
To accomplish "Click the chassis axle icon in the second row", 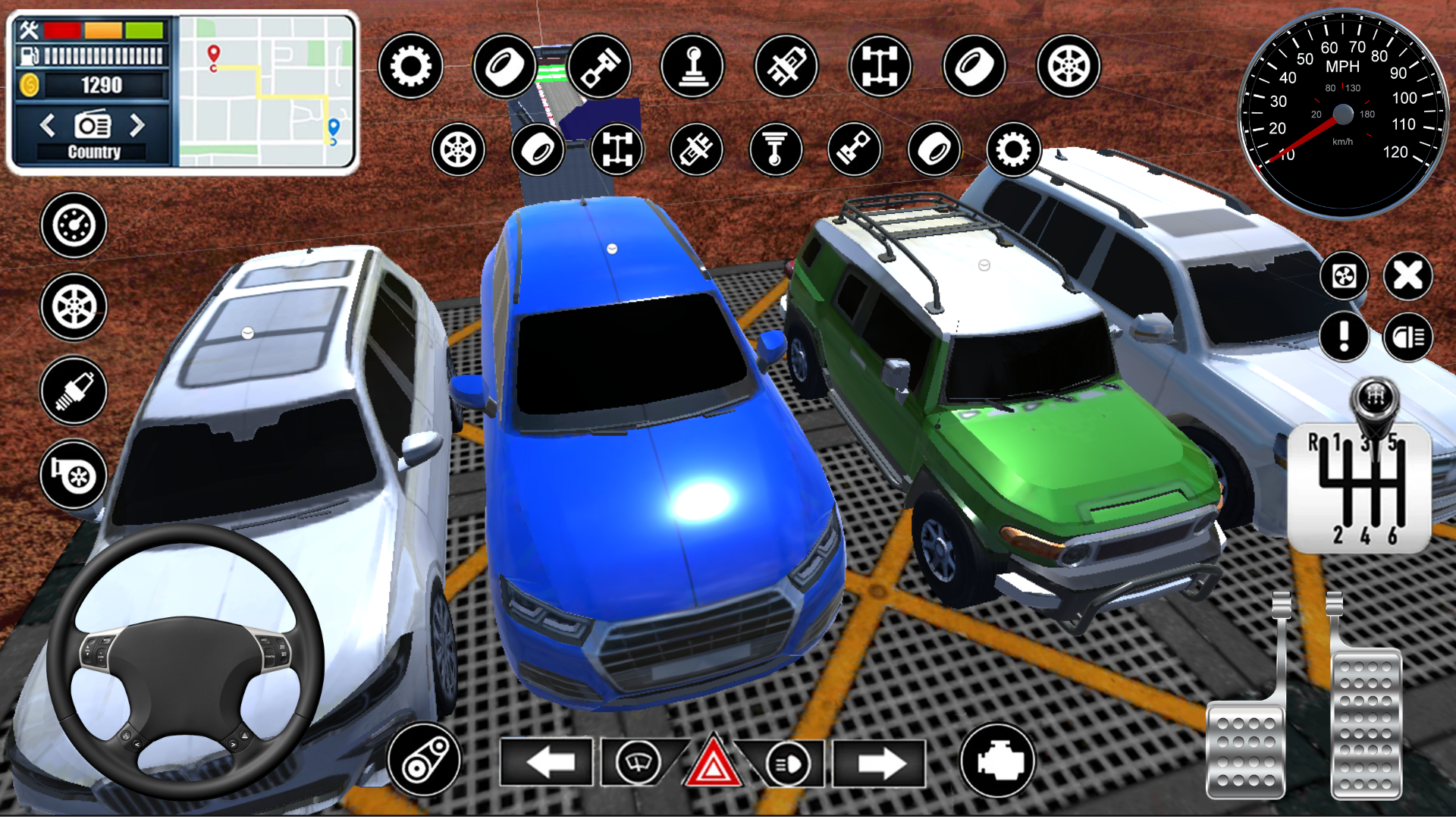I will pyautogui.click(x=617, y=150).
